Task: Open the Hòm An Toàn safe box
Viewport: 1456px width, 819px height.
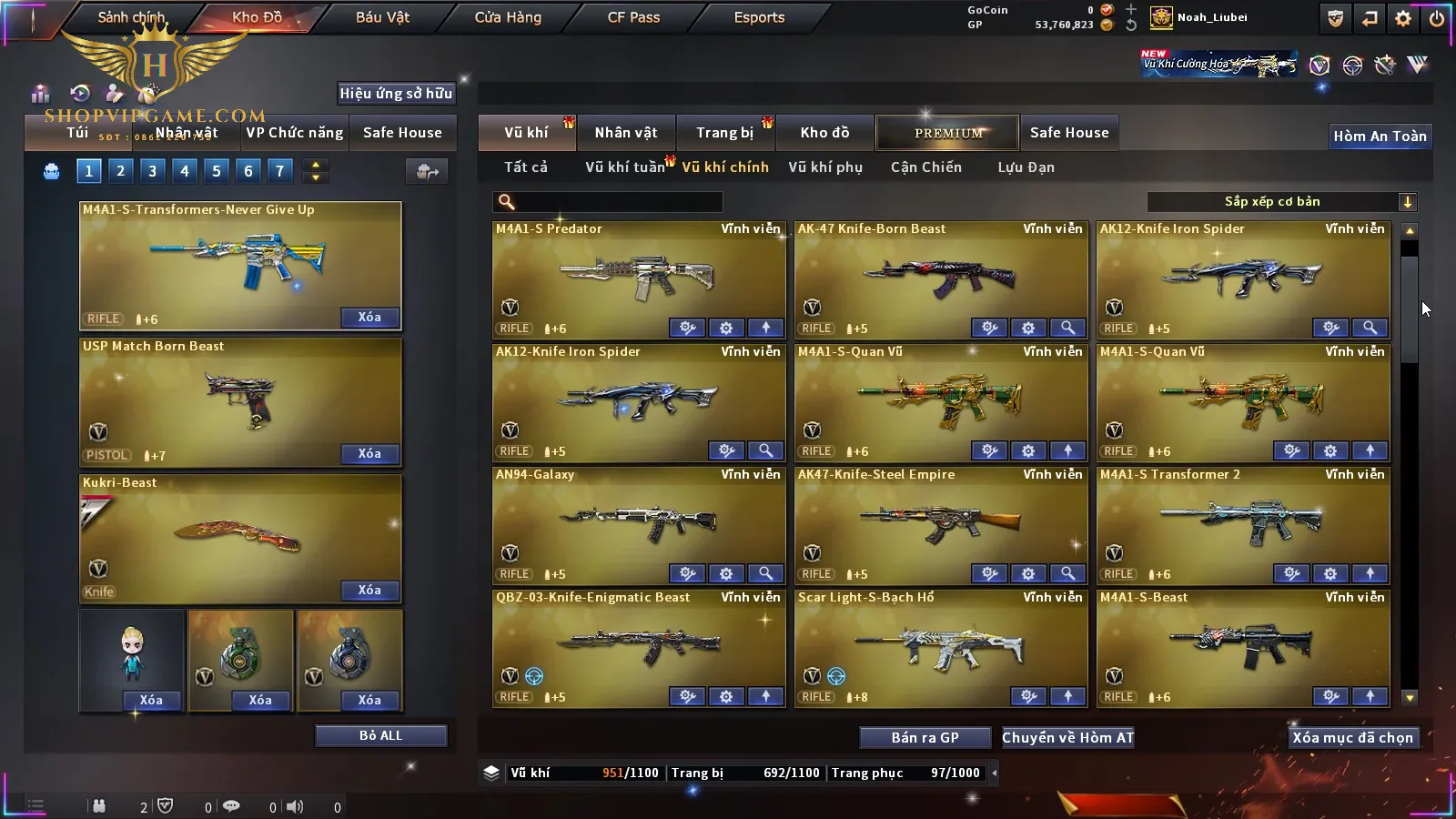Action: point(1380,136)
